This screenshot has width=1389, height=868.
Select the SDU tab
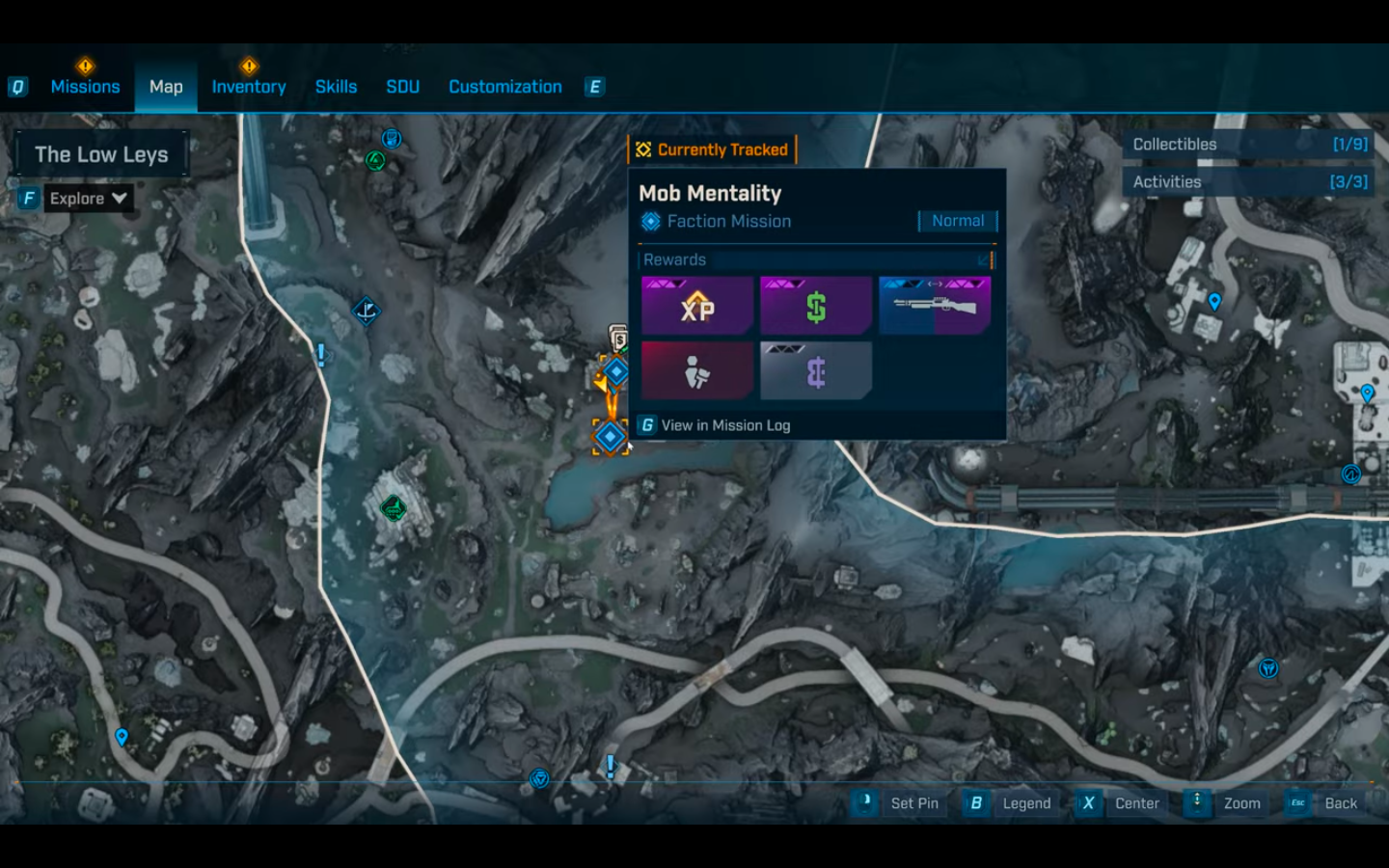coord(402,87)
